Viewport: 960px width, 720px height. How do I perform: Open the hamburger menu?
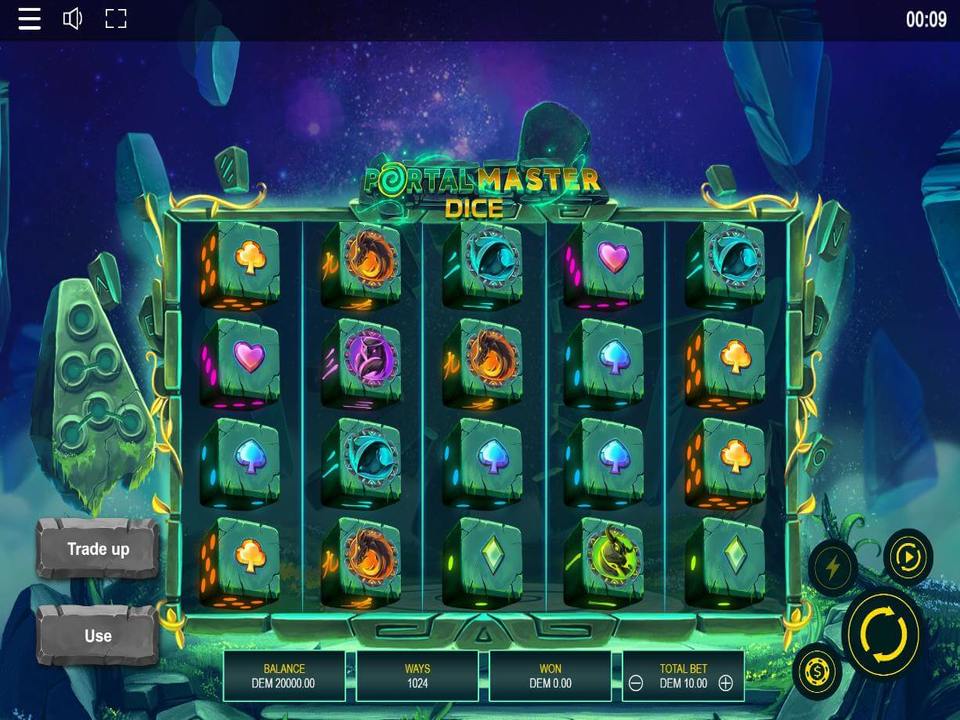point(30,19)
